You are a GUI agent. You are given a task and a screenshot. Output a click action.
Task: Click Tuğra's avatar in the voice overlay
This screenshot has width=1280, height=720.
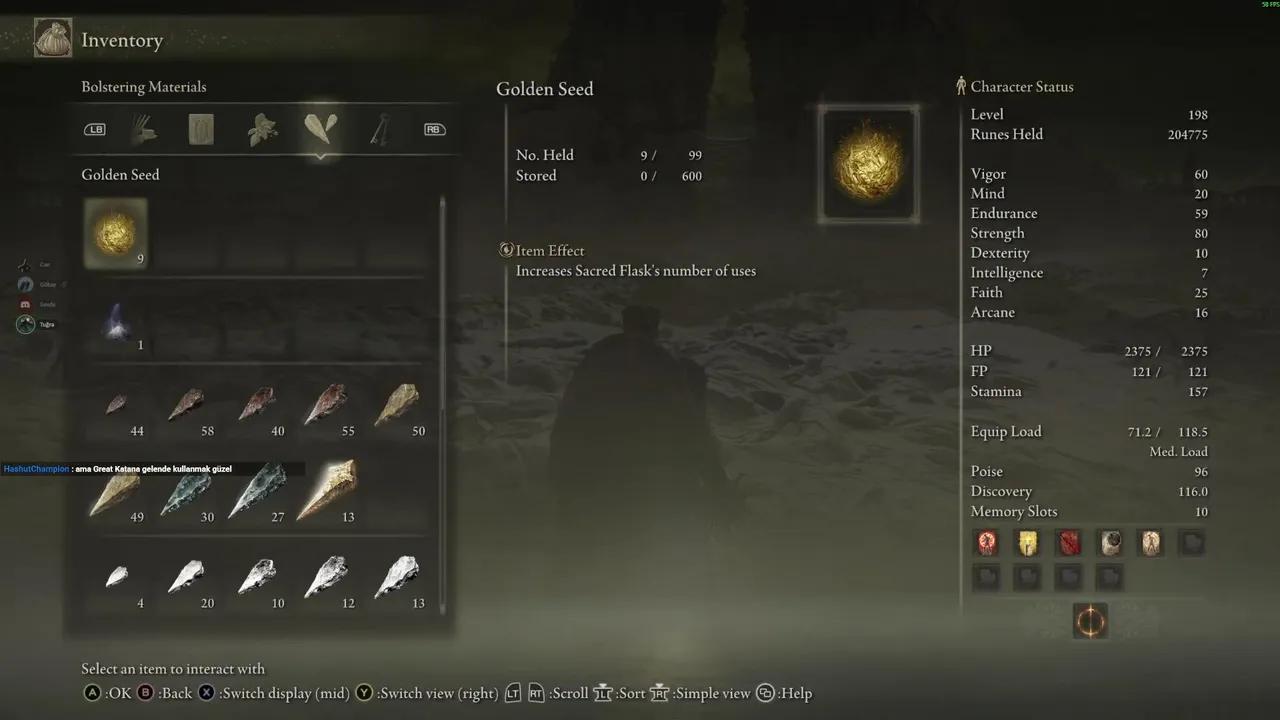pos(26,324)
